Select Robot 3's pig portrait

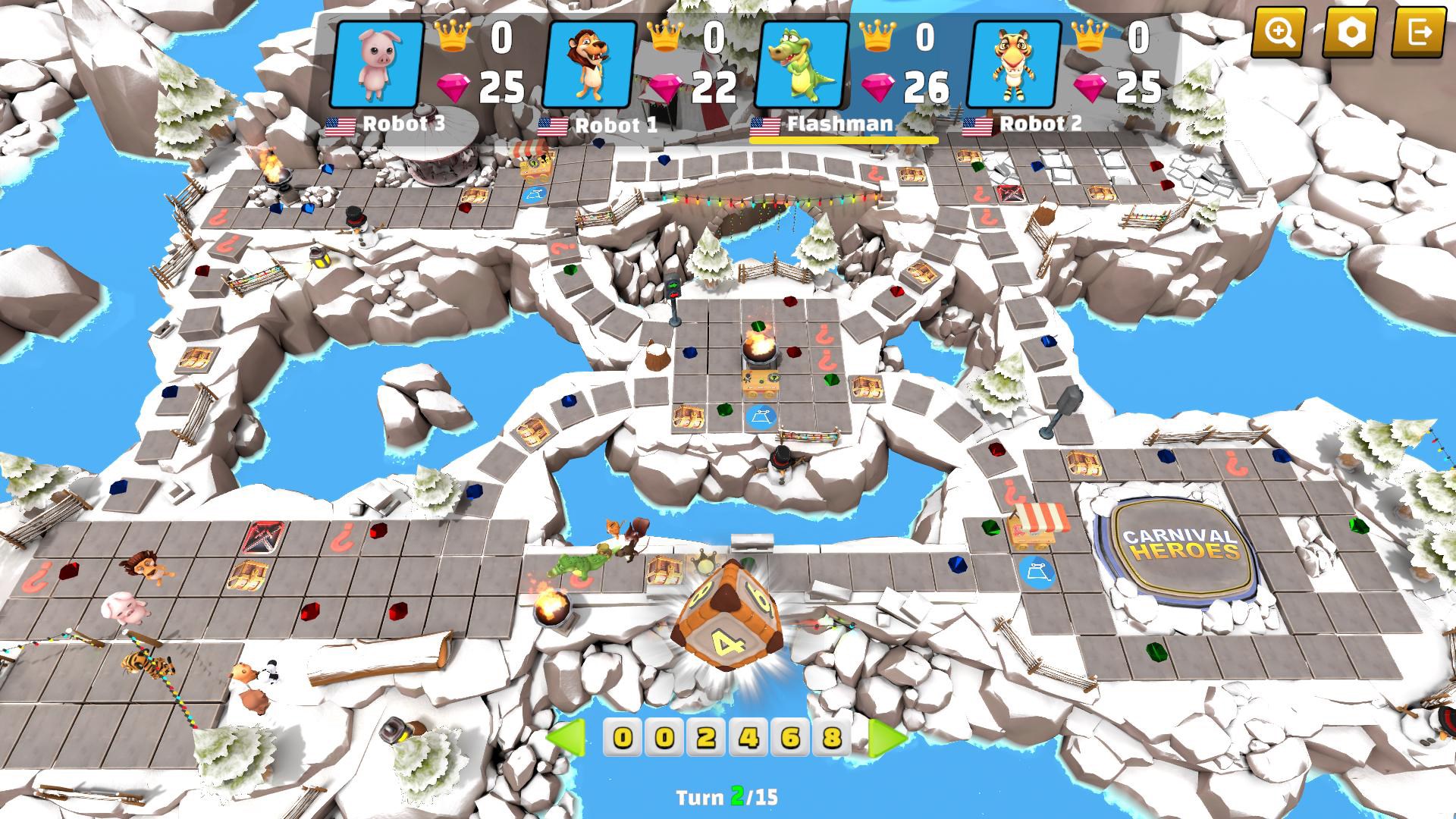pos(378,64)
